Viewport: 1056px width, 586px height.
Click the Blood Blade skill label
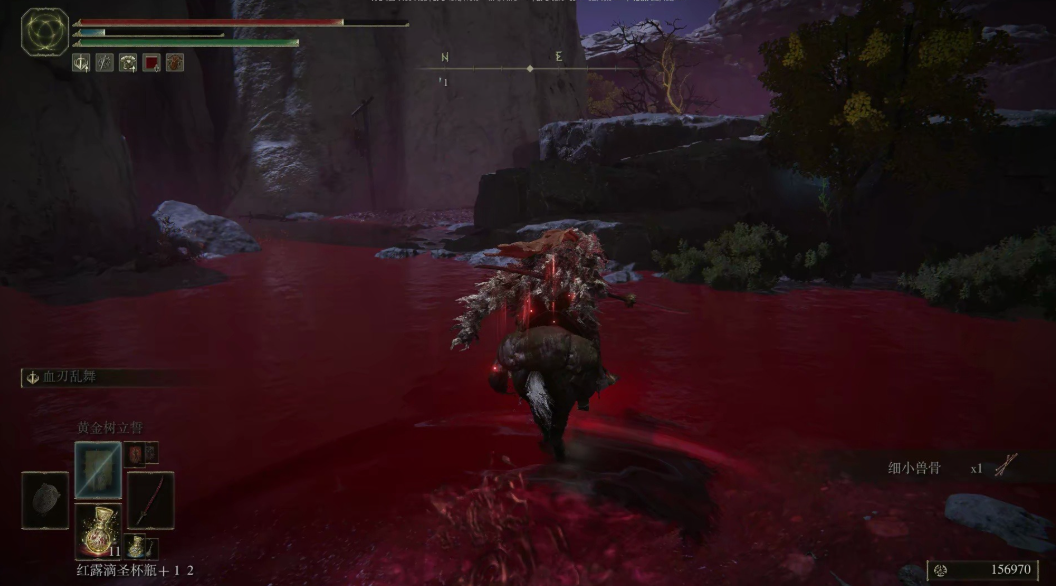tap(70, 377)
